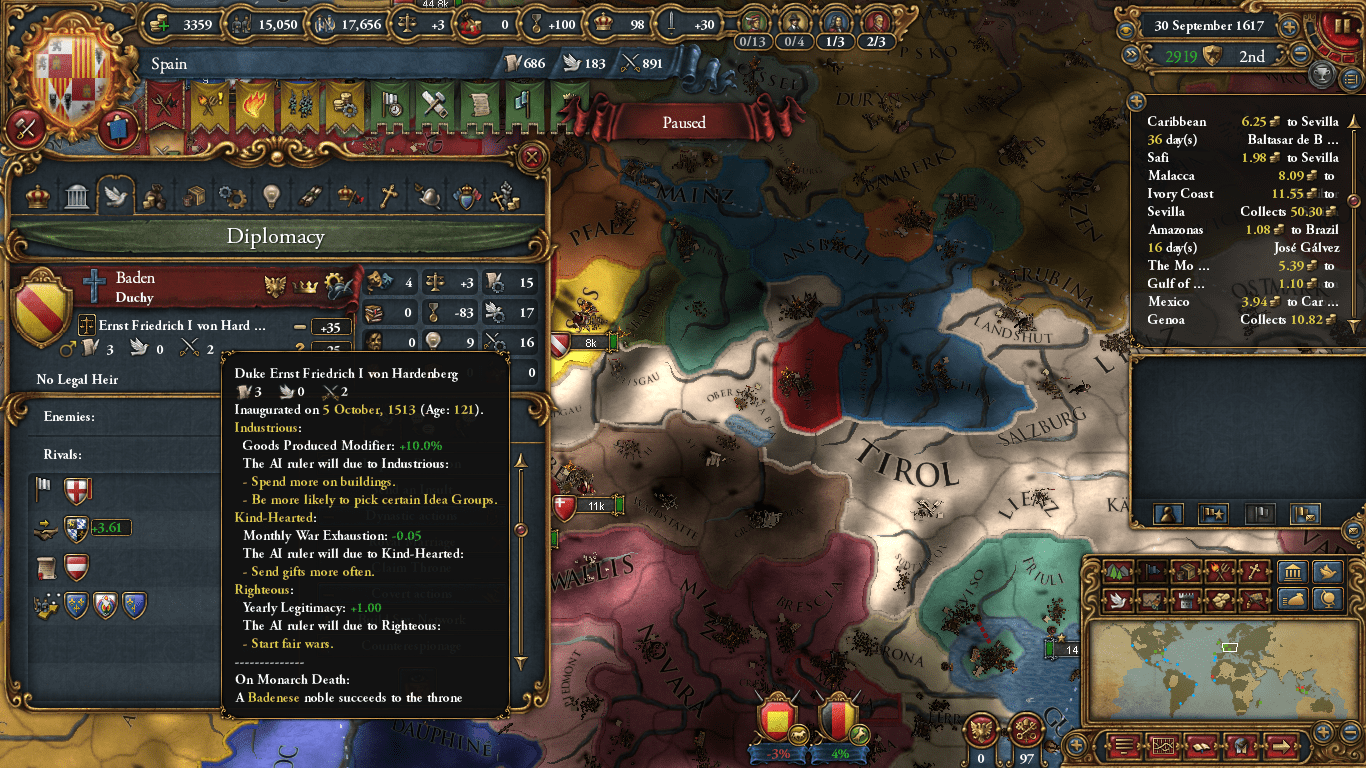1366x768 pixels.
Task: Switch to political mapmode above the minimap
Action: pos(1151,572)
